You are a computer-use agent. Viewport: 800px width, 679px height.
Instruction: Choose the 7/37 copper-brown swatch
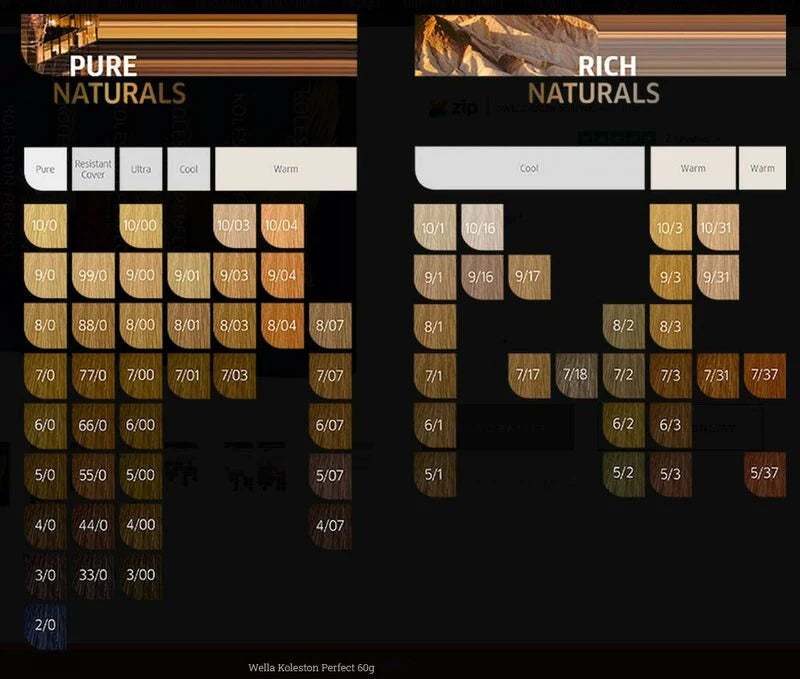pyautogui.click(x=764, y=375)
